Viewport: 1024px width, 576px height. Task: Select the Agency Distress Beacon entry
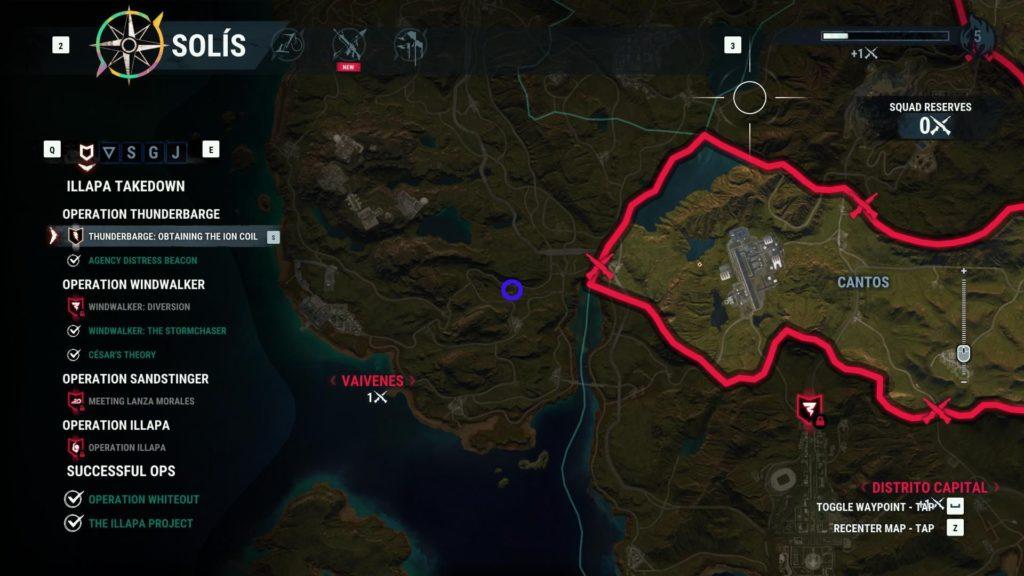click(142, 261)
